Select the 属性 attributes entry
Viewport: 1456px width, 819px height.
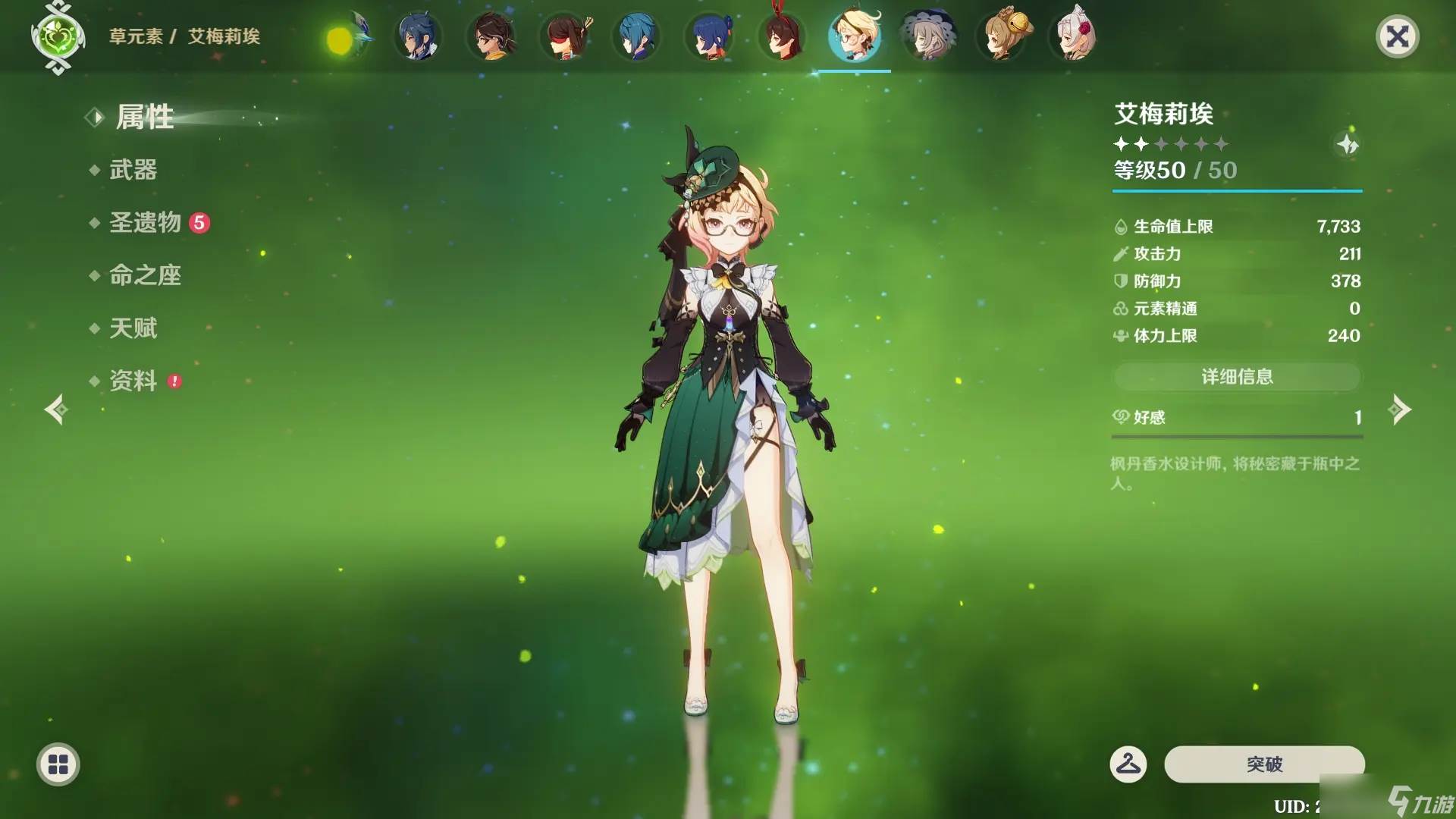point(144,118)
